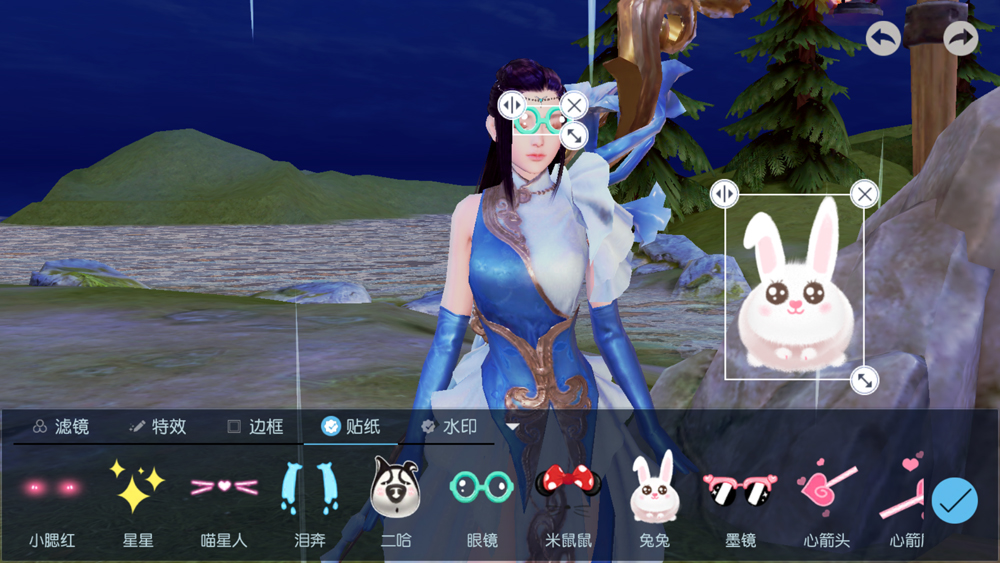Open the 特效 effects tab

pos(158,427)
